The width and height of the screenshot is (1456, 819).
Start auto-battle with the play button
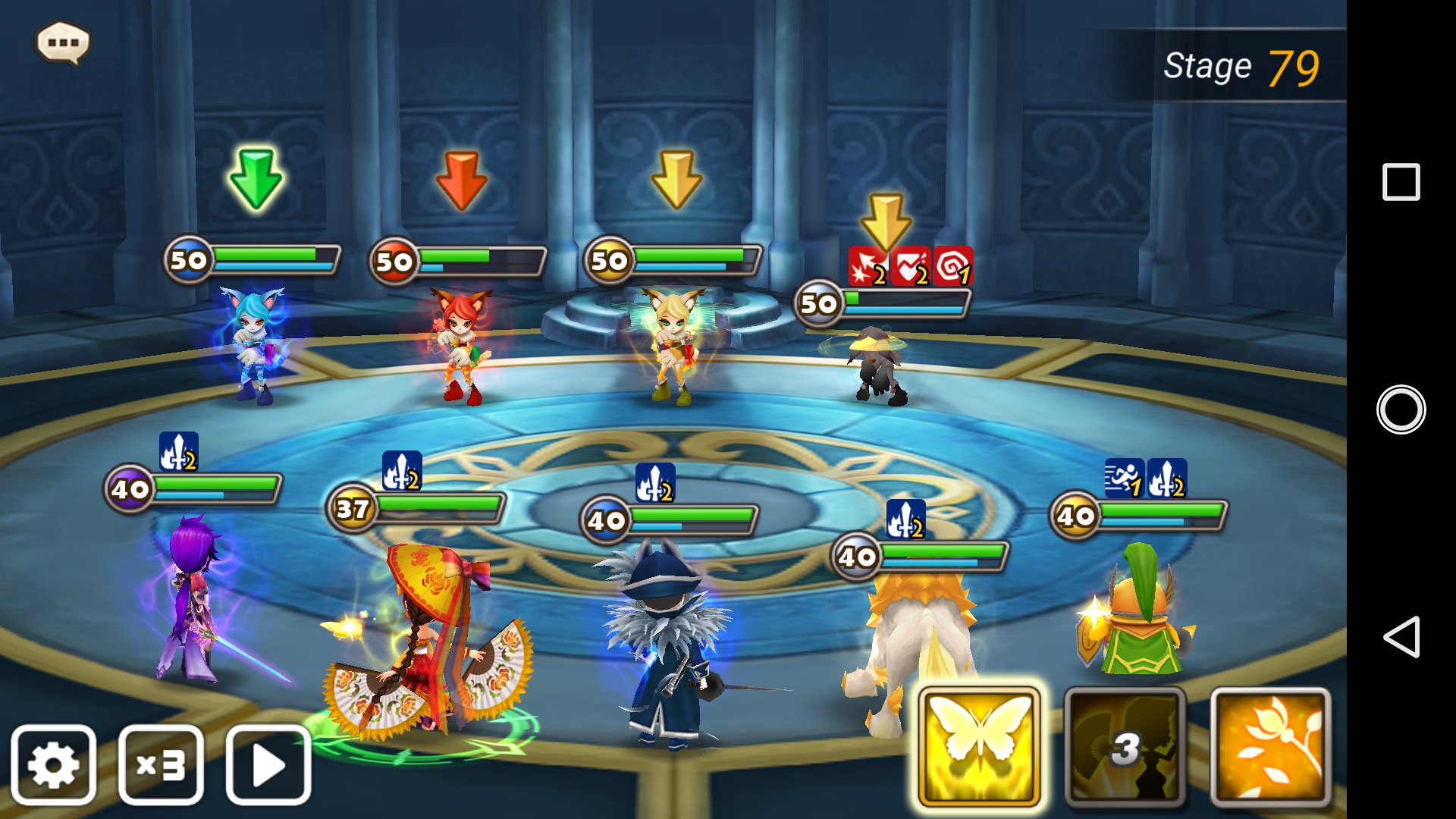click(268, 764)
